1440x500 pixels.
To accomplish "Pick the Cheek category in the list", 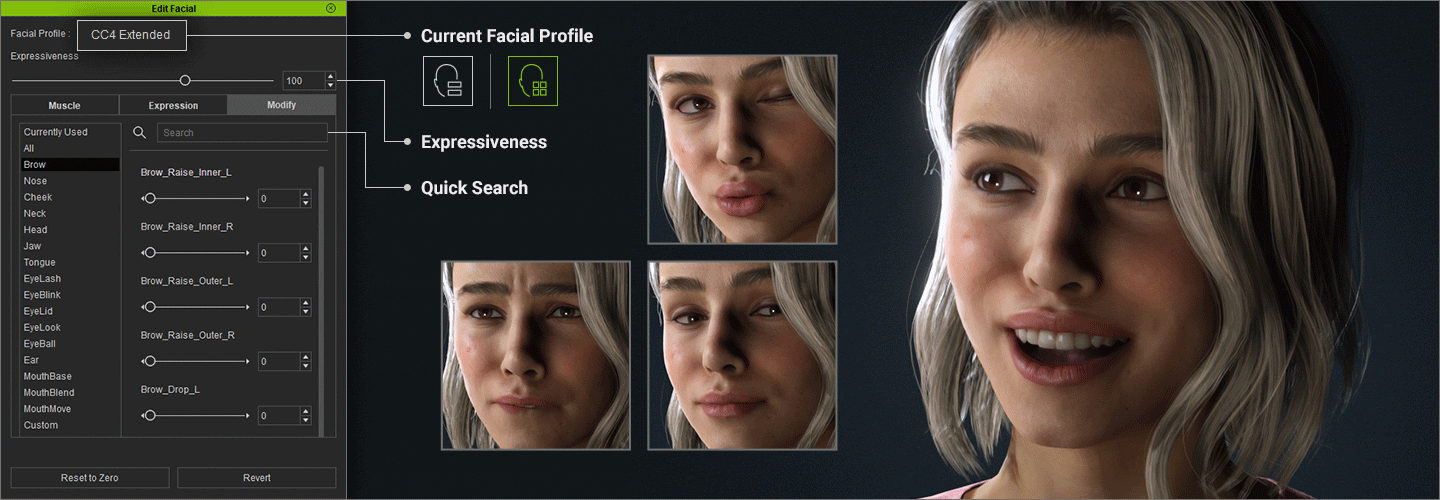I will (x=38, y=197).
